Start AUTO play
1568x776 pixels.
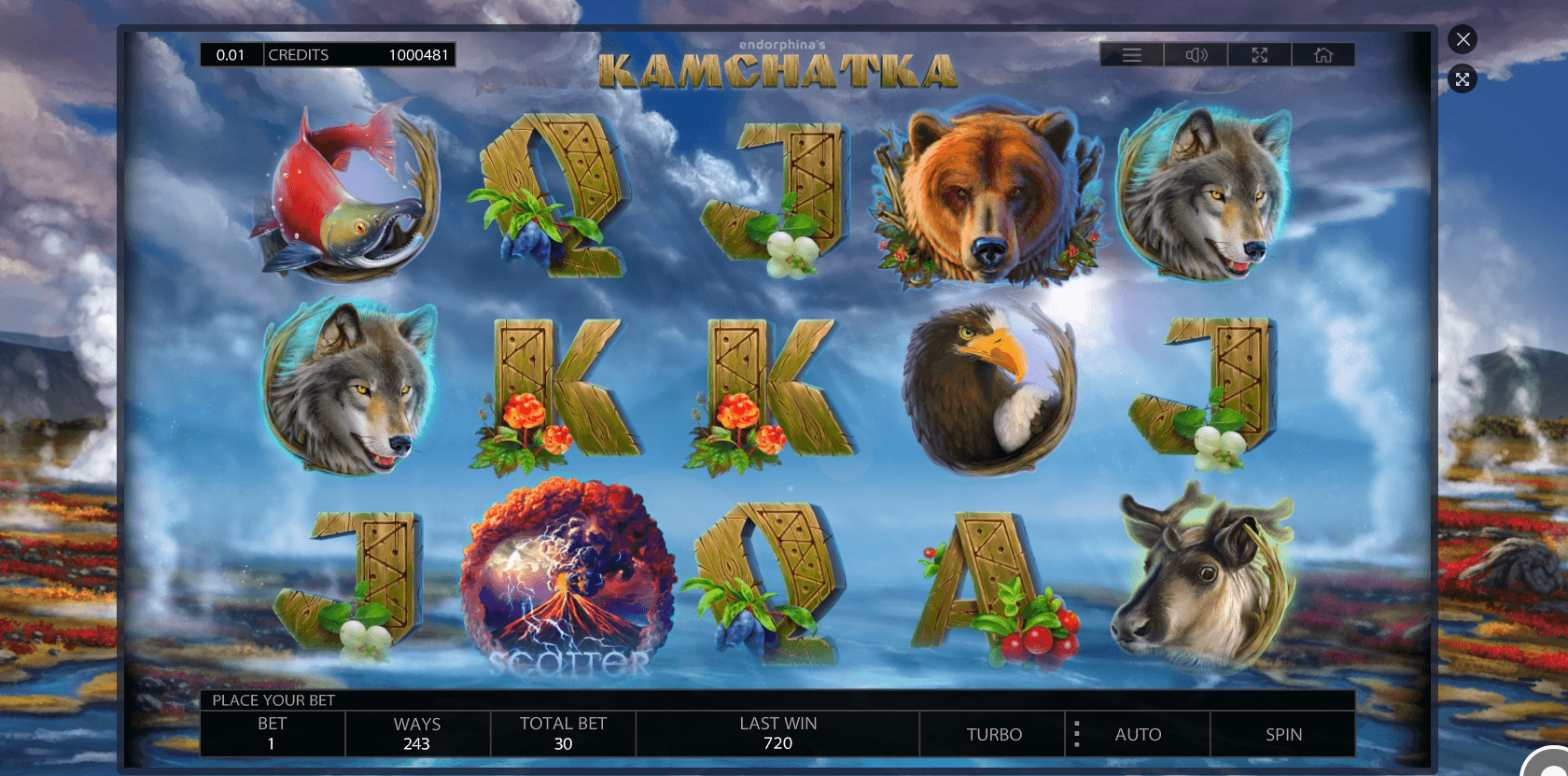[x=1139, y=735]
